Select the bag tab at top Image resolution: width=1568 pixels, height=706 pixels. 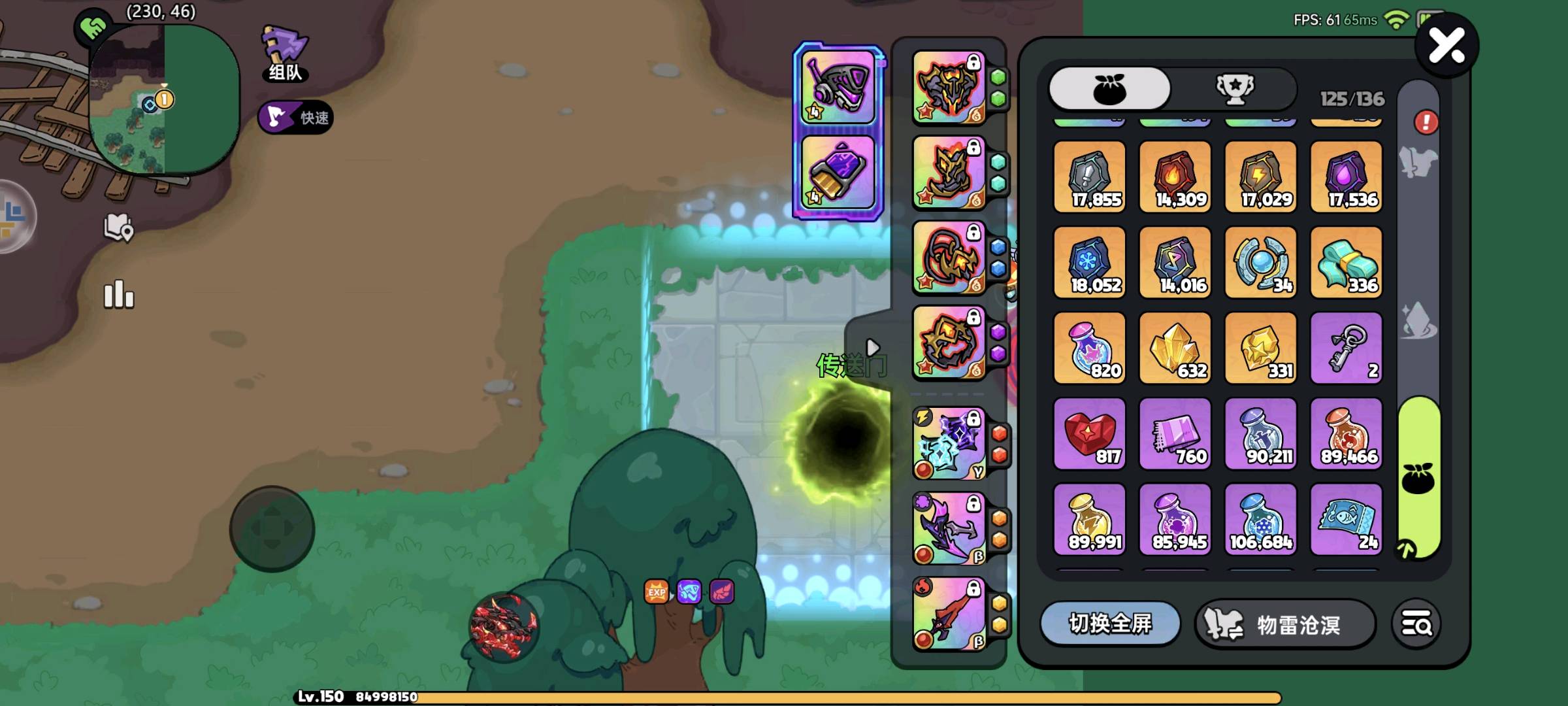click(x=1109, y=89)
